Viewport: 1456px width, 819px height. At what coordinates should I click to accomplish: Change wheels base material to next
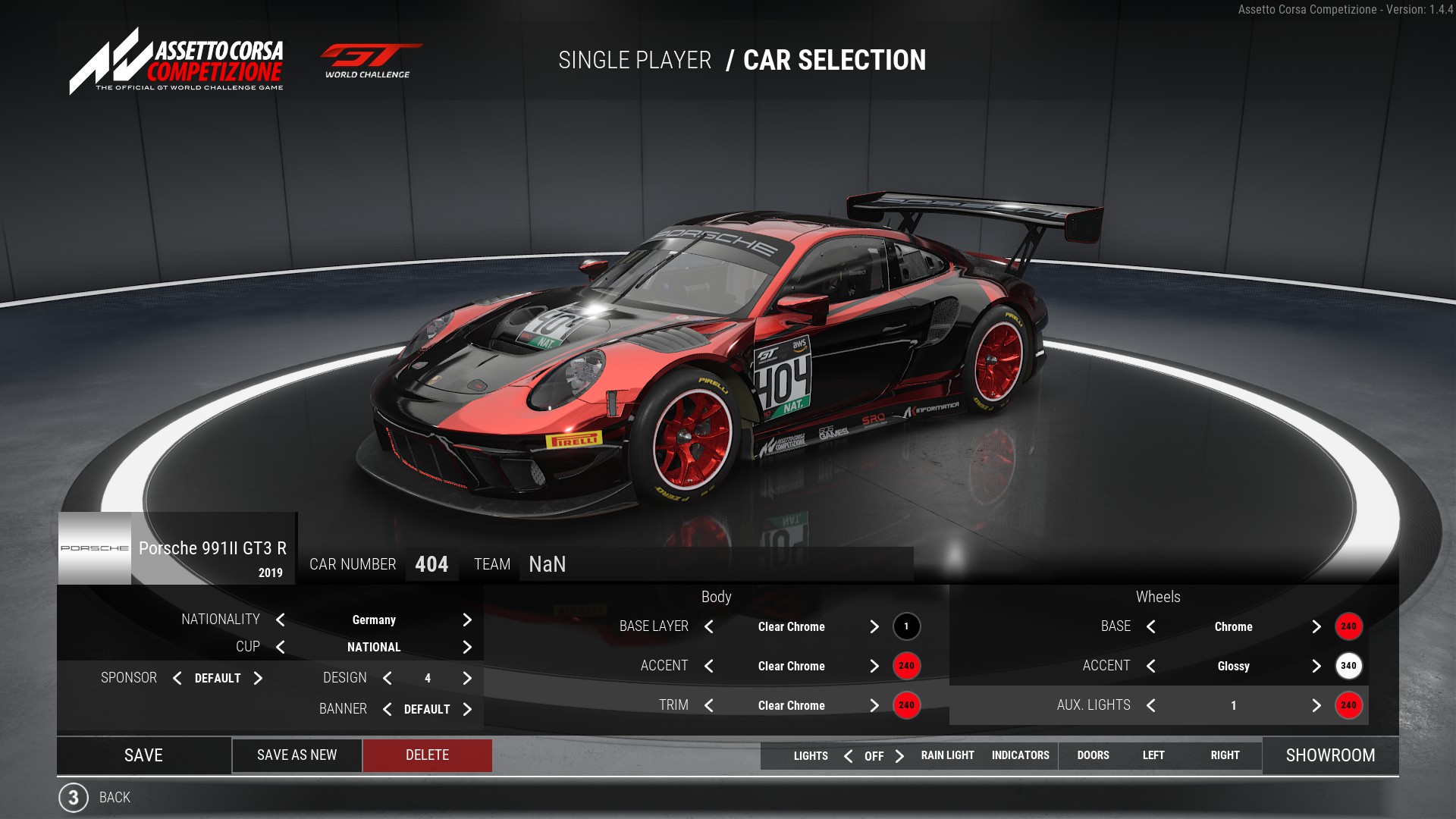(1316, 626)
